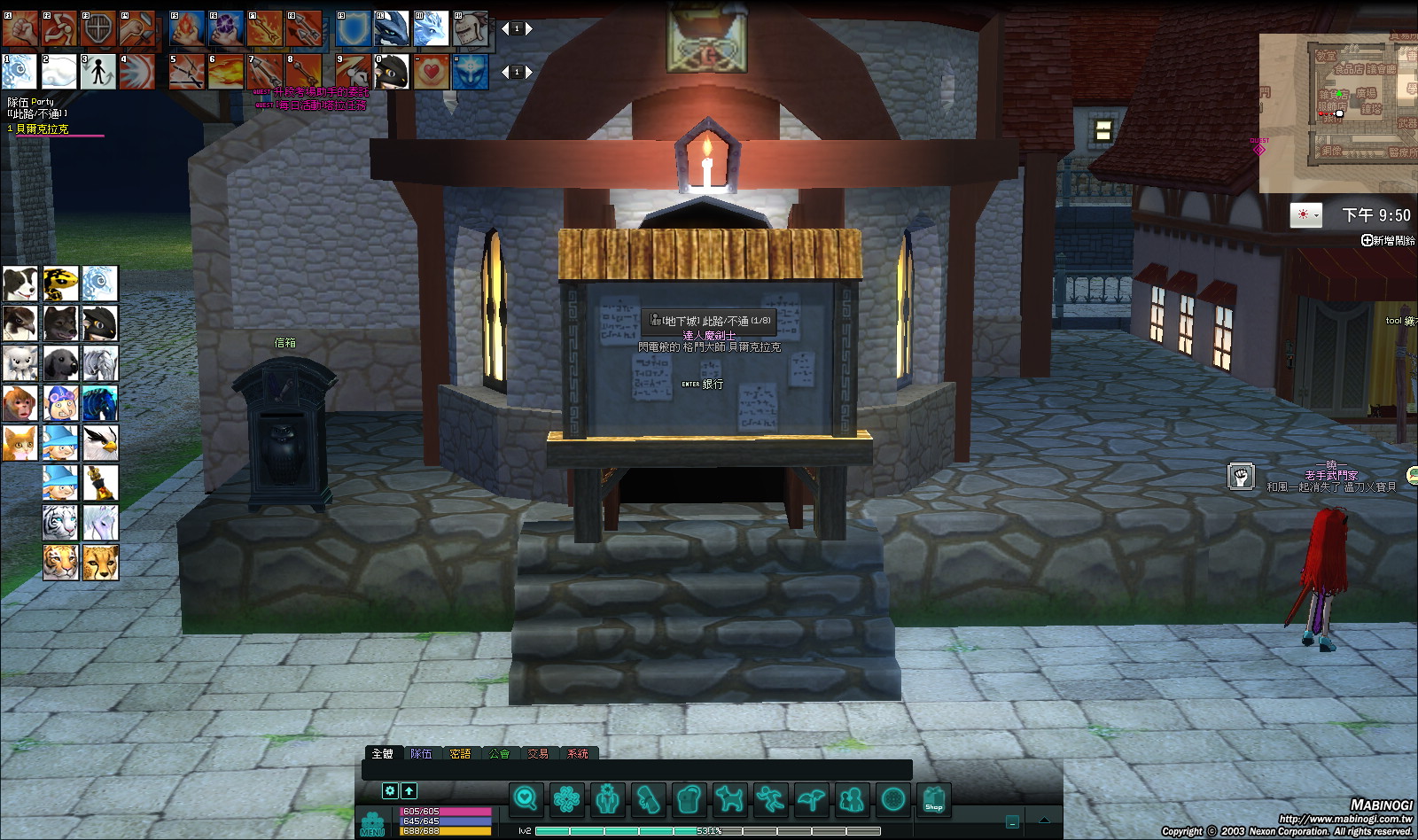This screenshot has width=1418, height=840.
Task: Select the F12 knight helmet slot
Action: click(471, 29)
